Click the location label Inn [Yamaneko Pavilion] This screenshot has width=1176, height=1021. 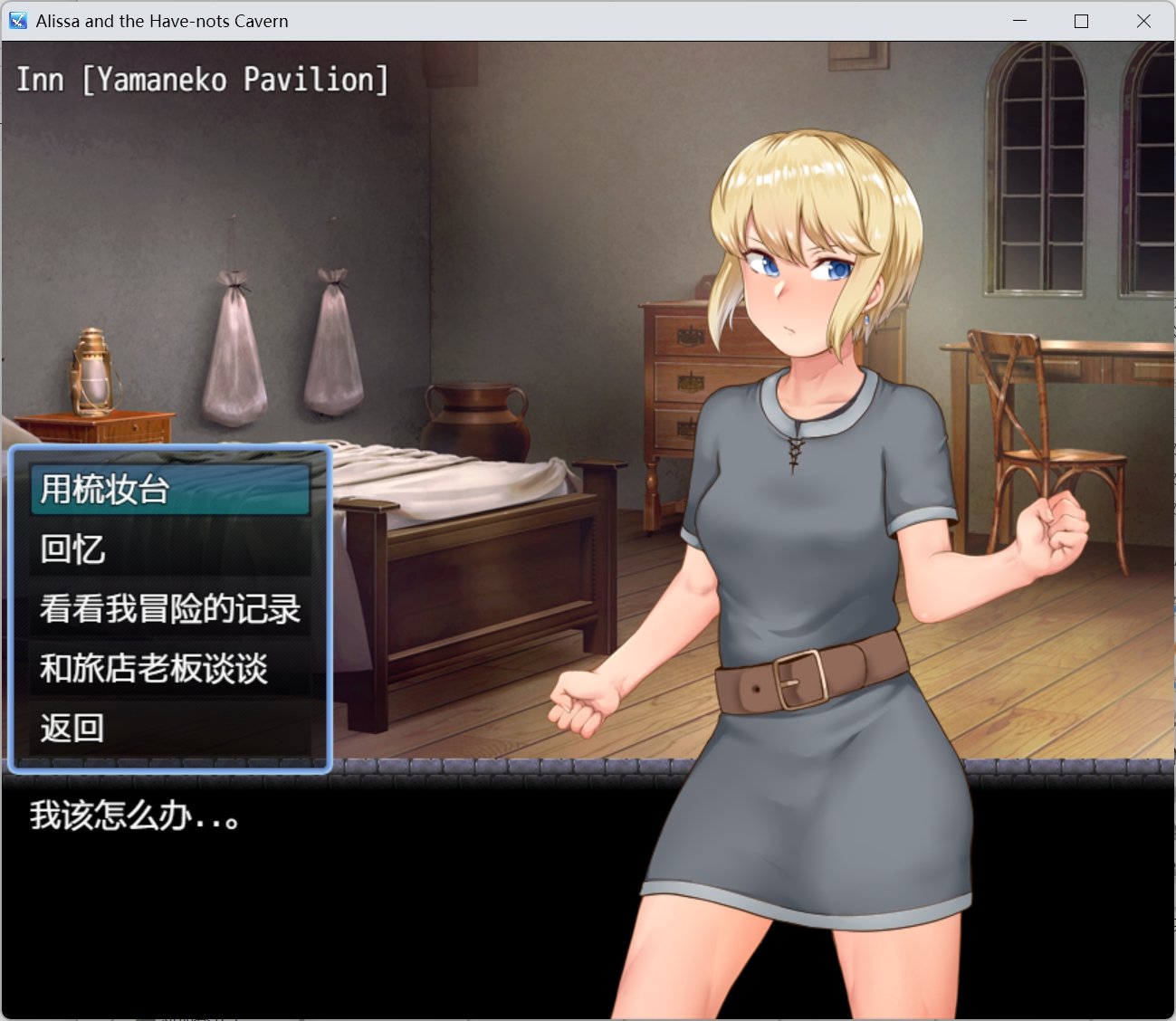(201, 80)
